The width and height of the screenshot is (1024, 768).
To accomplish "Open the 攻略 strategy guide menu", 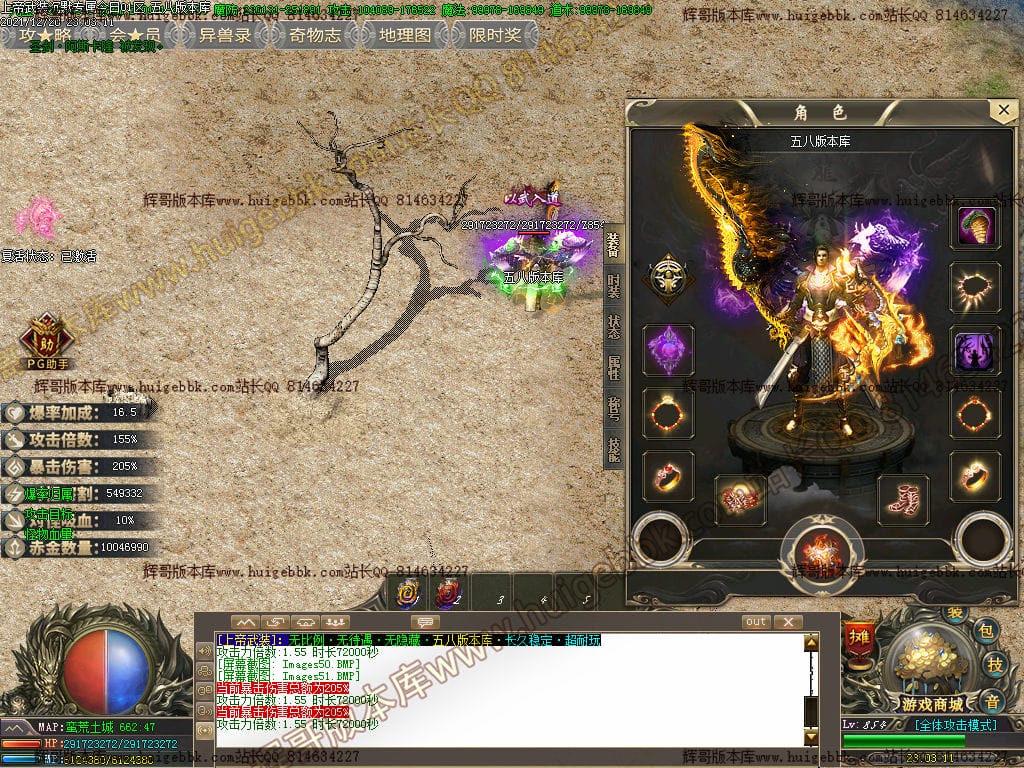I will click(45, 35).
